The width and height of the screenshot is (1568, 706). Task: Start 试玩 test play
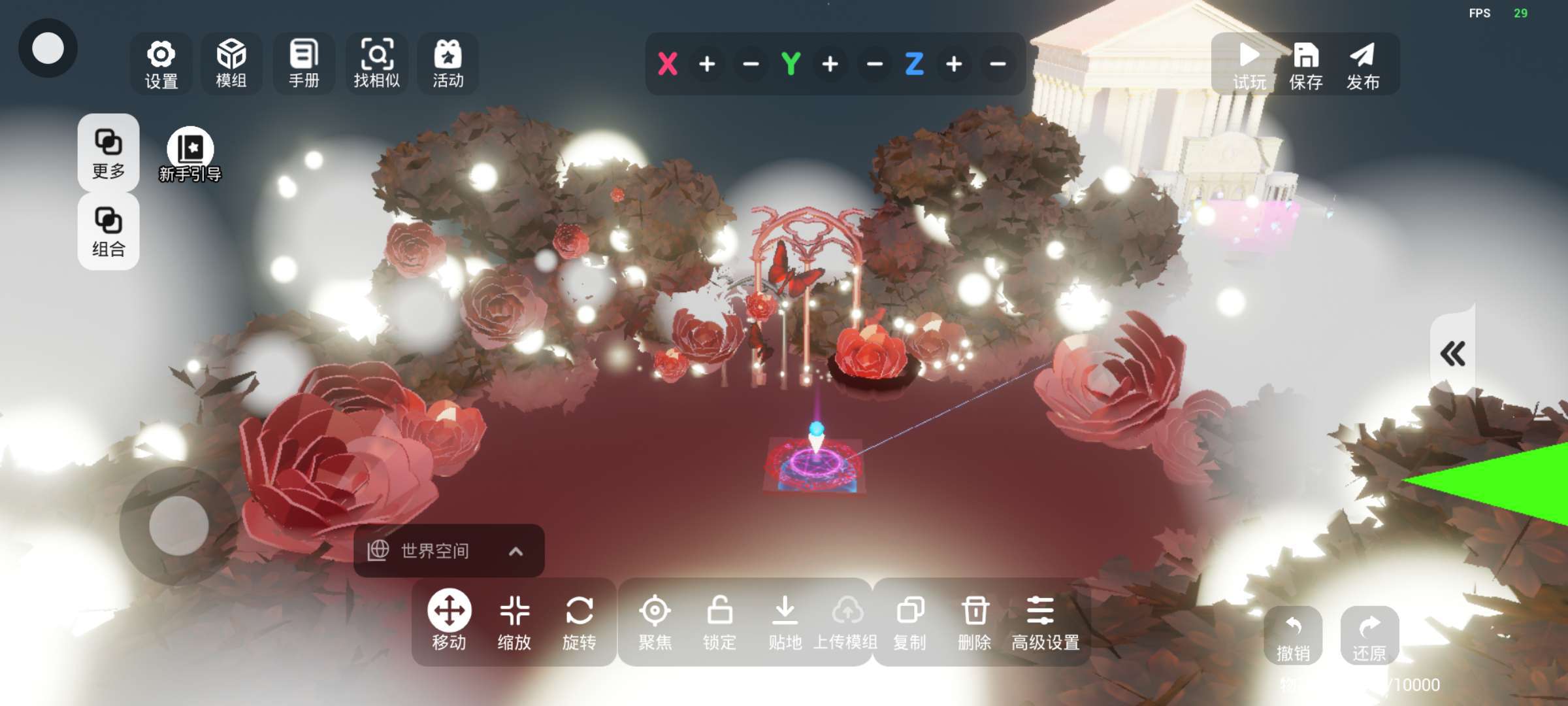[1249, 64]
